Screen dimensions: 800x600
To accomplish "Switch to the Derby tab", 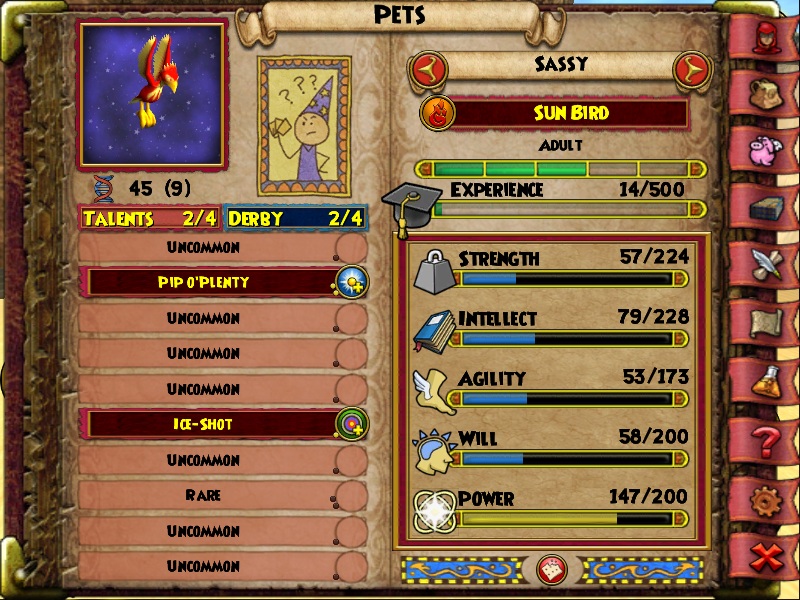I will 295,218.
